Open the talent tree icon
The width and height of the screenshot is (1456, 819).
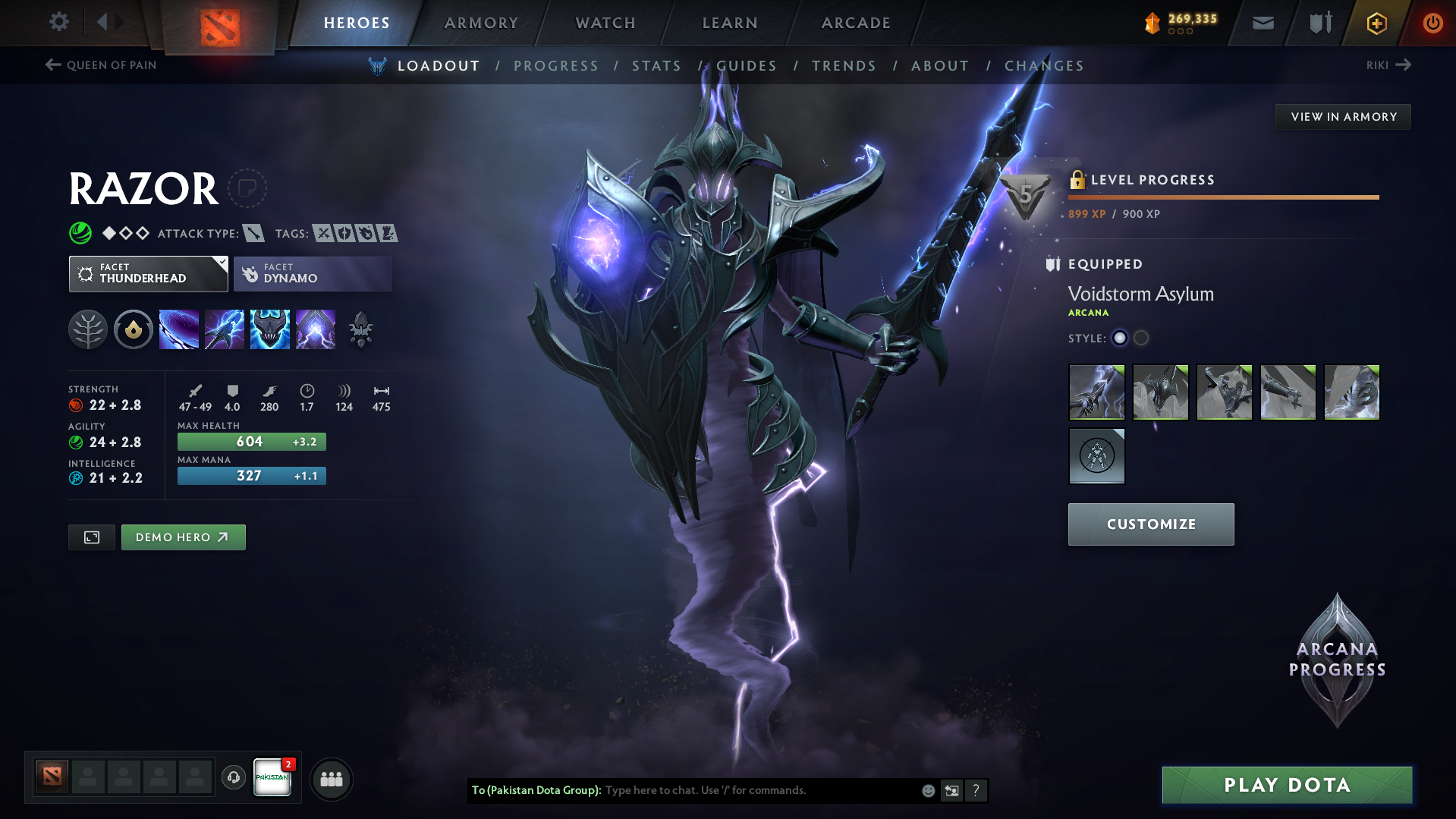click(x=88, y=329)
